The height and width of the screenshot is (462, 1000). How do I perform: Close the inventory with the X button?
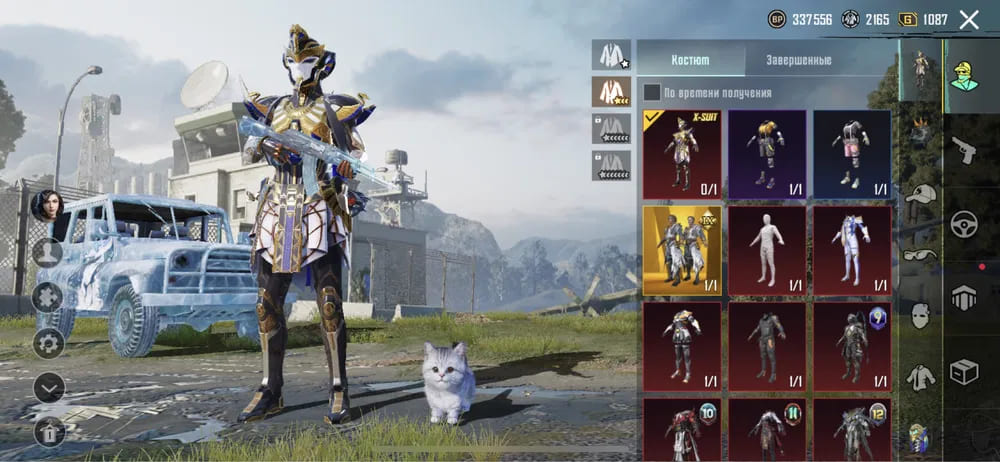coord(969,19)
